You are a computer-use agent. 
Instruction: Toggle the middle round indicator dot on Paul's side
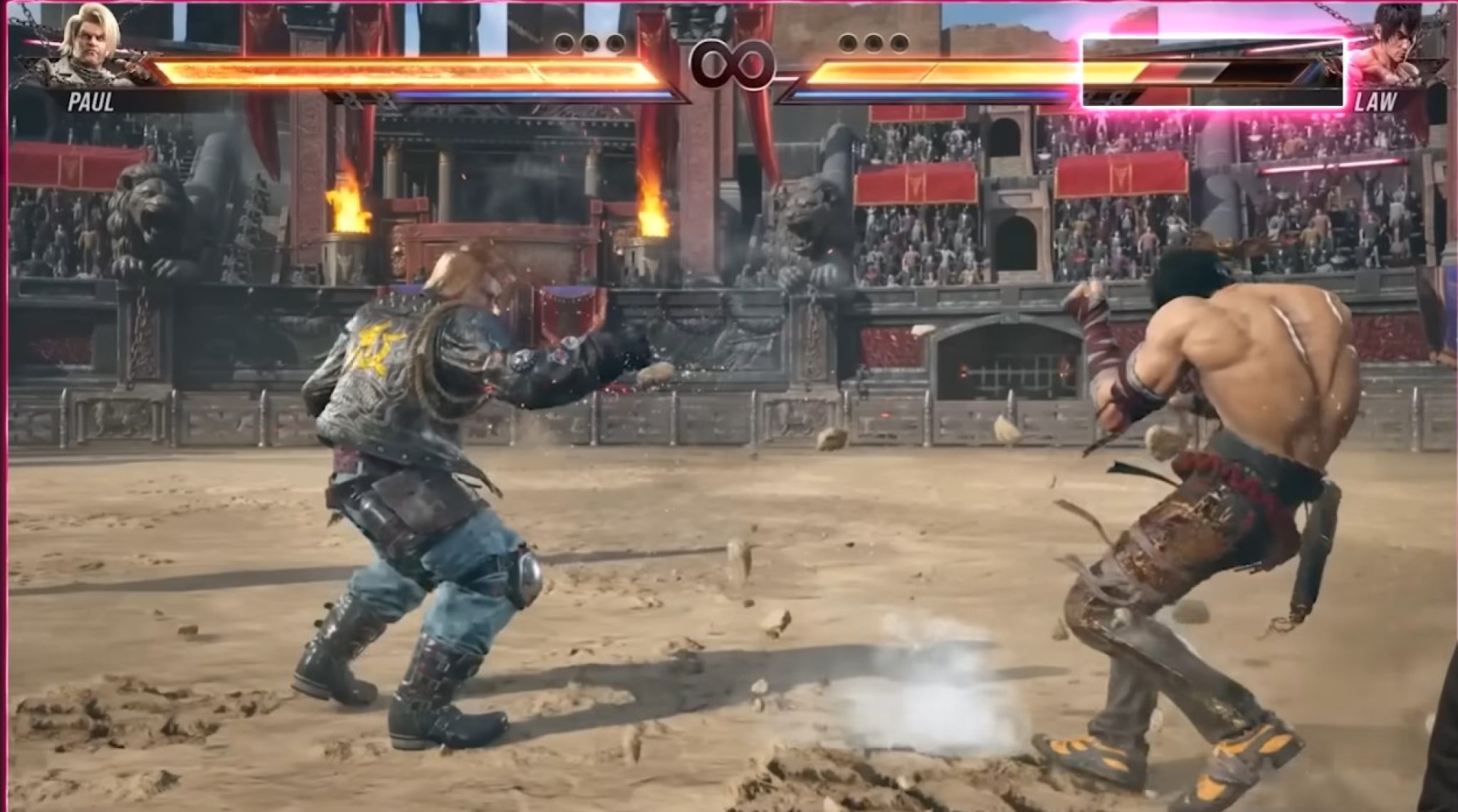click(x=591, y=43)
